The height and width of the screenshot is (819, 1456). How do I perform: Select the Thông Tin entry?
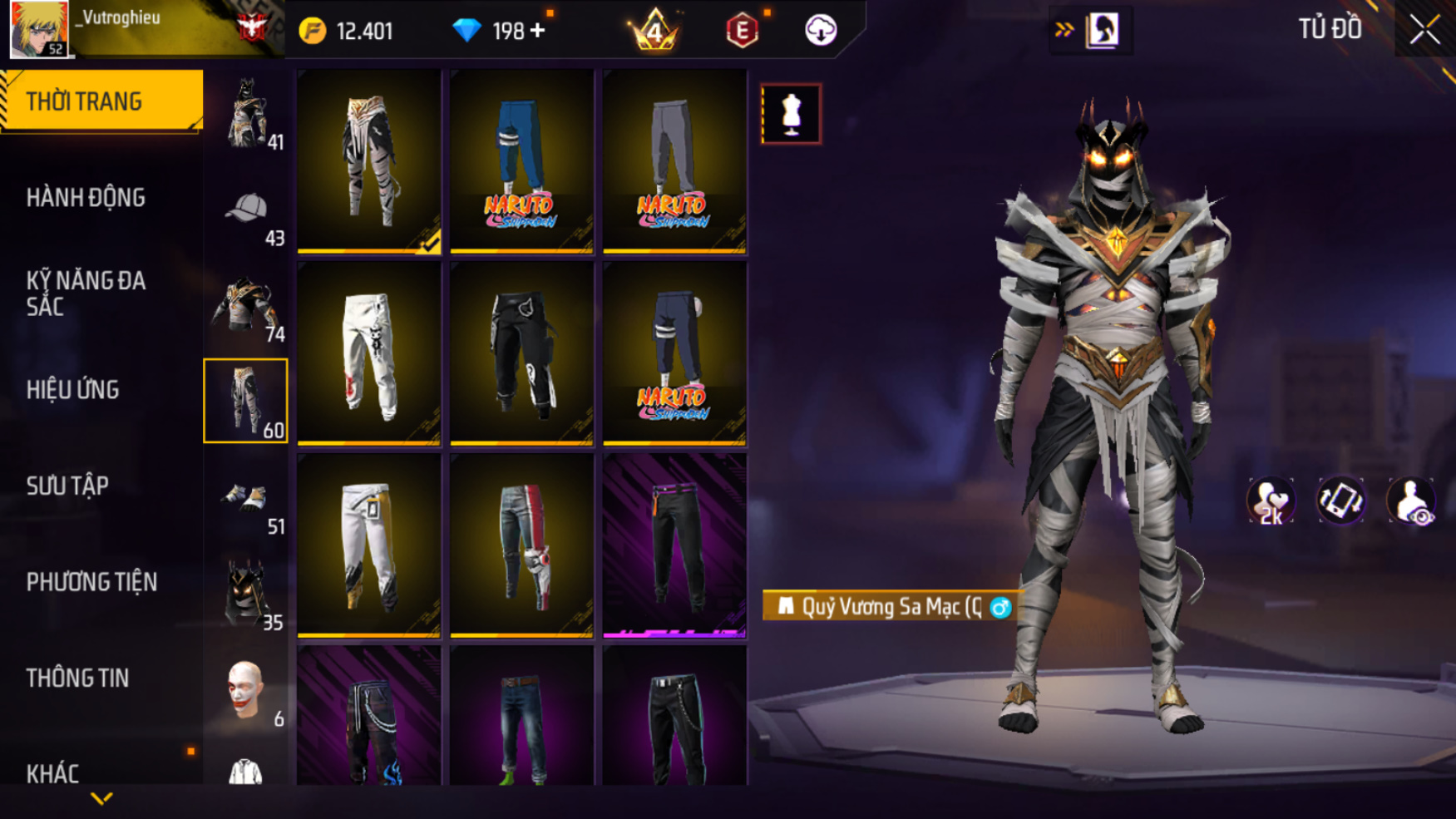pyautogui.click(x=77, y=678)
